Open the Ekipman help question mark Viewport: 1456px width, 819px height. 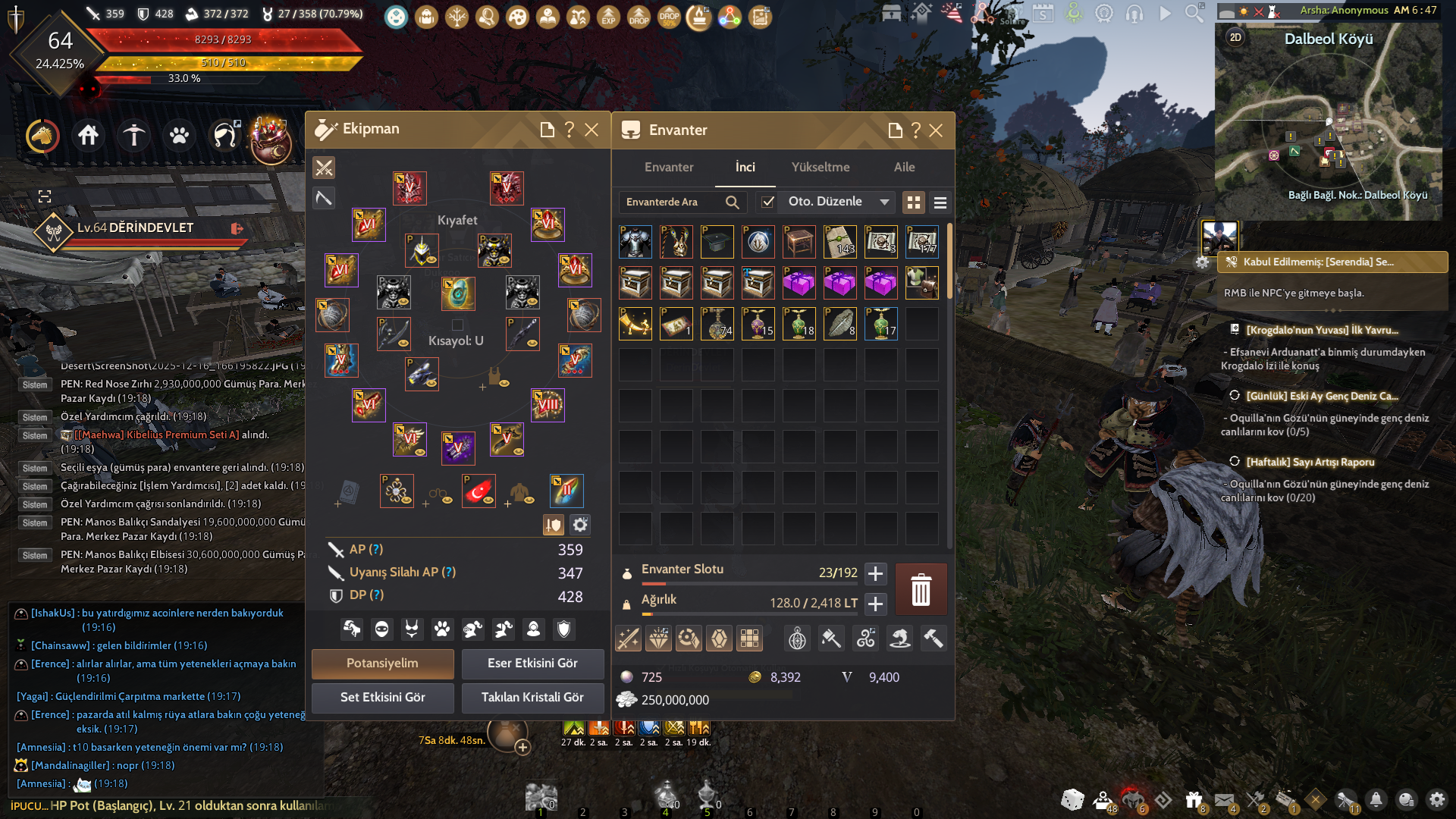tap(569, 130)
